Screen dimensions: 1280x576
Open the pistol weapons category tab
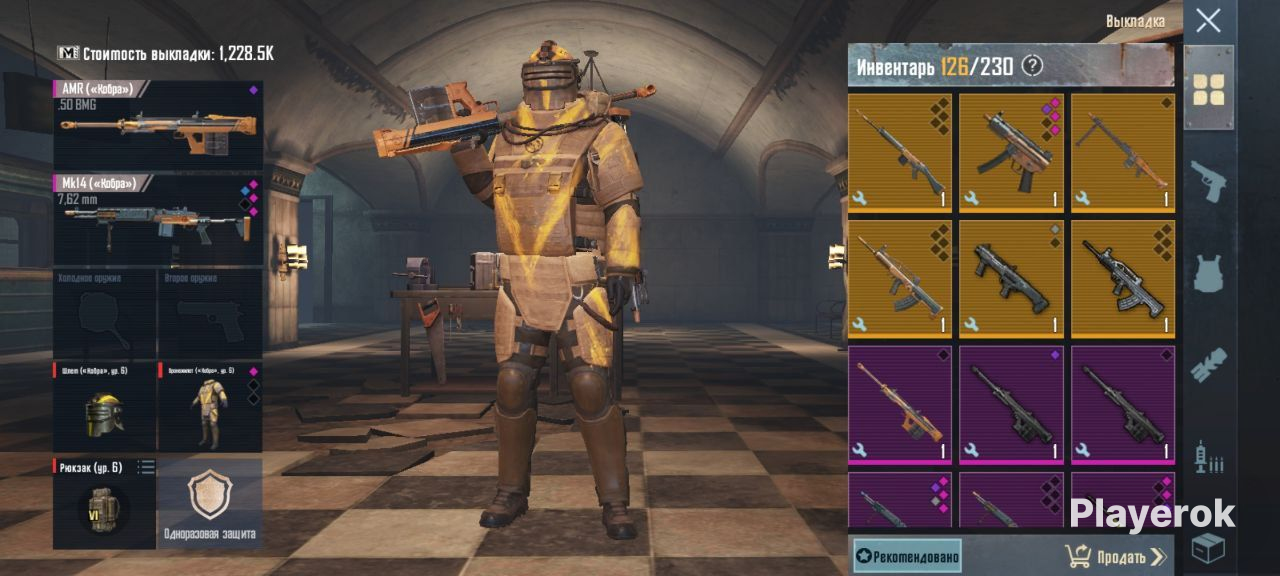[x=1208, y=182]
